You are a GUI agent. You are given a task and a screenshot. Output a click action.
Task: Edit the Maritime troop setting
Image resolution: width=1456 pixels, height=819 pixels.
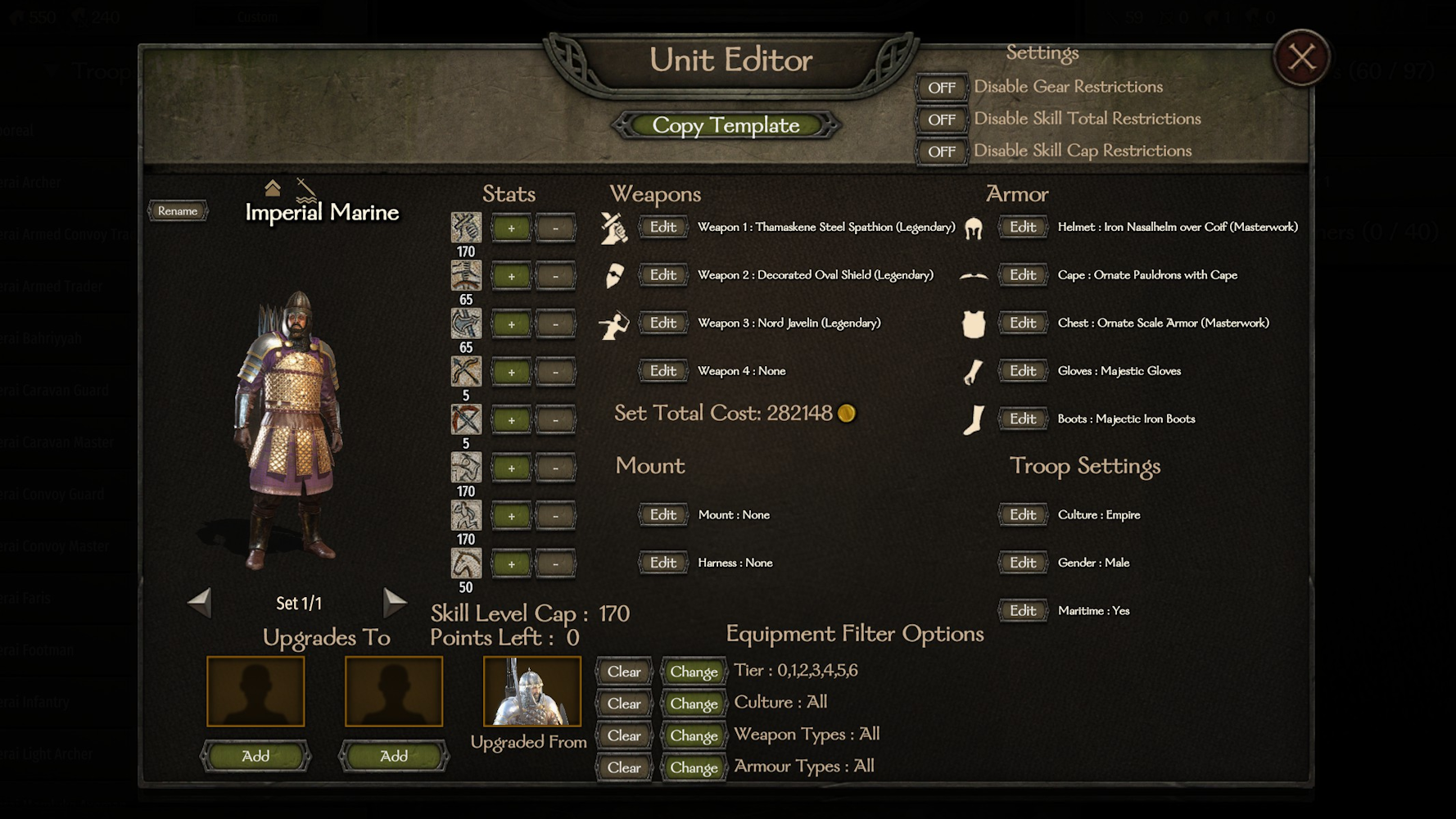point(1022,611)
